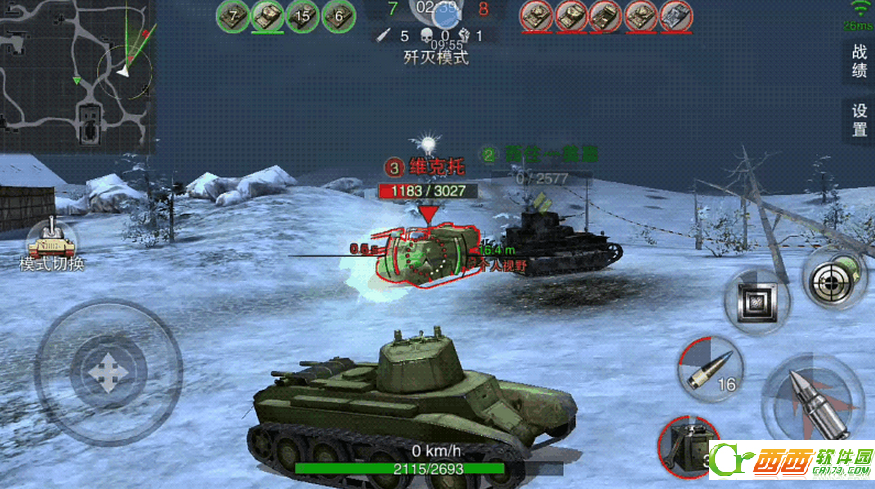Select the special ammo with 16 rounds
The width and height of the screenshot is (875, 489).
tap(710, 368)
